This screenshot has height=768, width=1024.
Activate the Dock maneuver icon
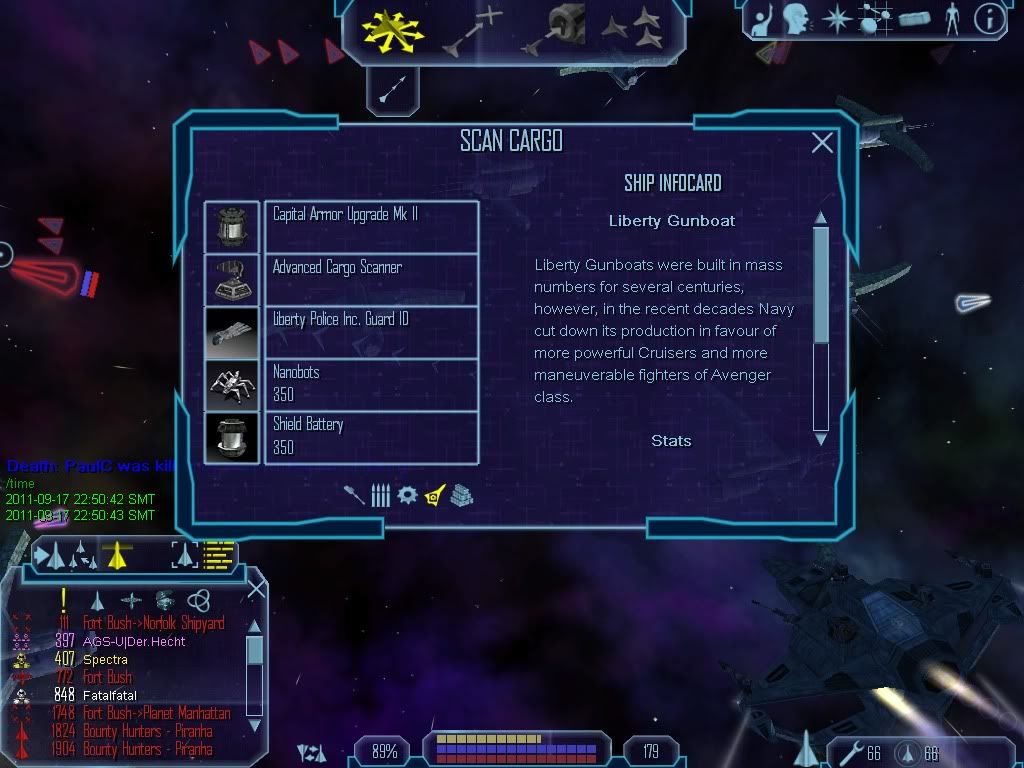[x=557, y=30]
